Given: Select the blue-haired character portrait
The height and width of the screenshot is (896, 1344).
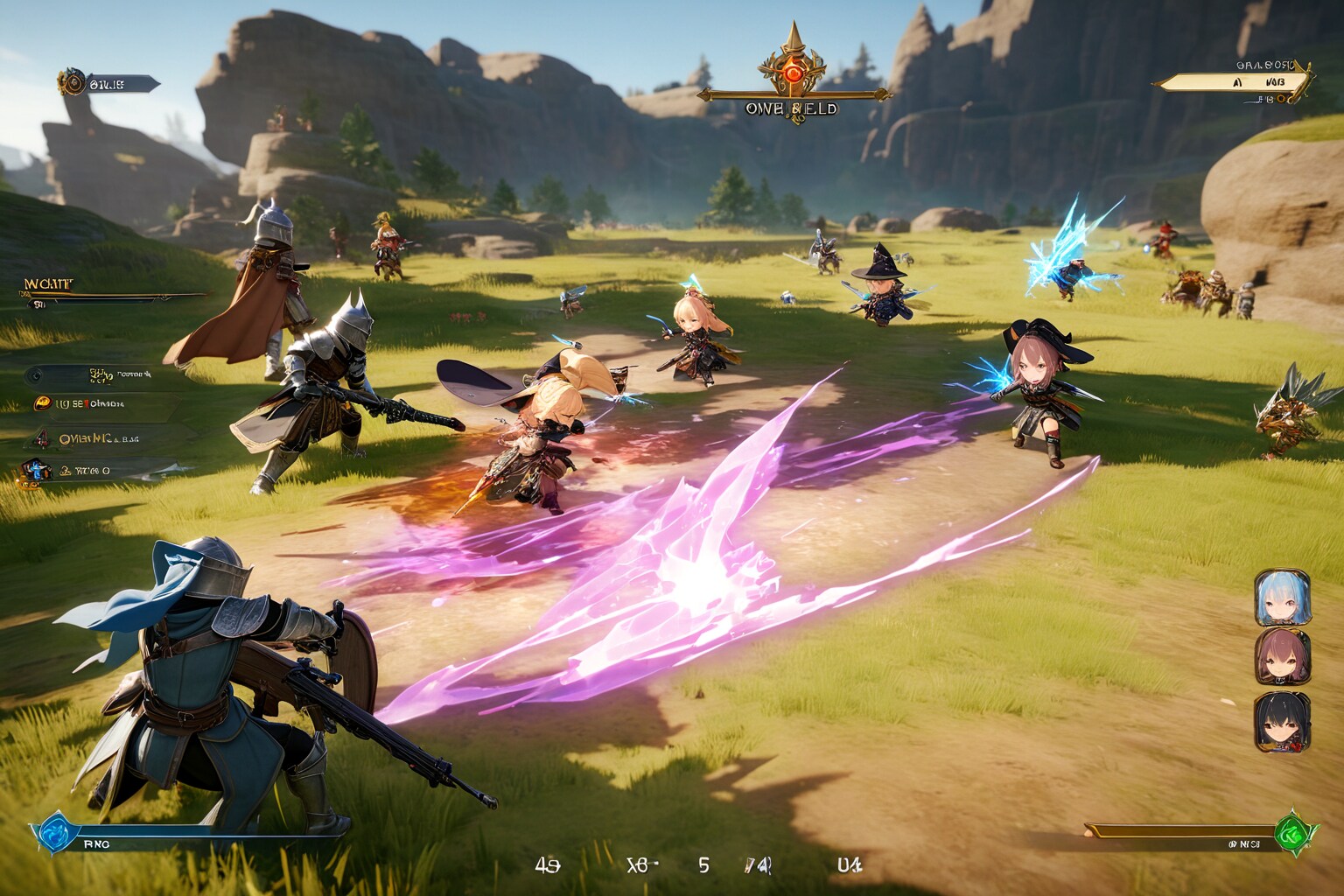Looking at the screenshot, I should click(1282, 598).
